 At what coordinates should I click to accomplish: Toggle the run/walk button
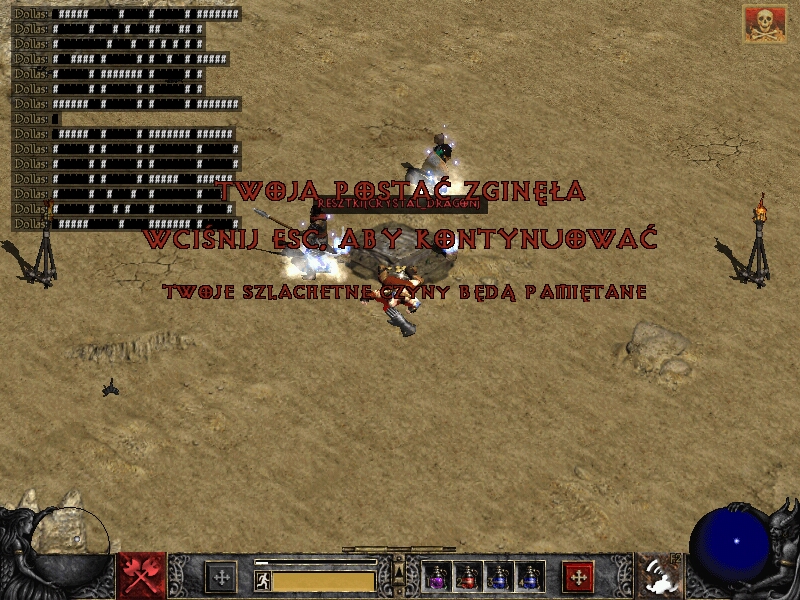263,580
